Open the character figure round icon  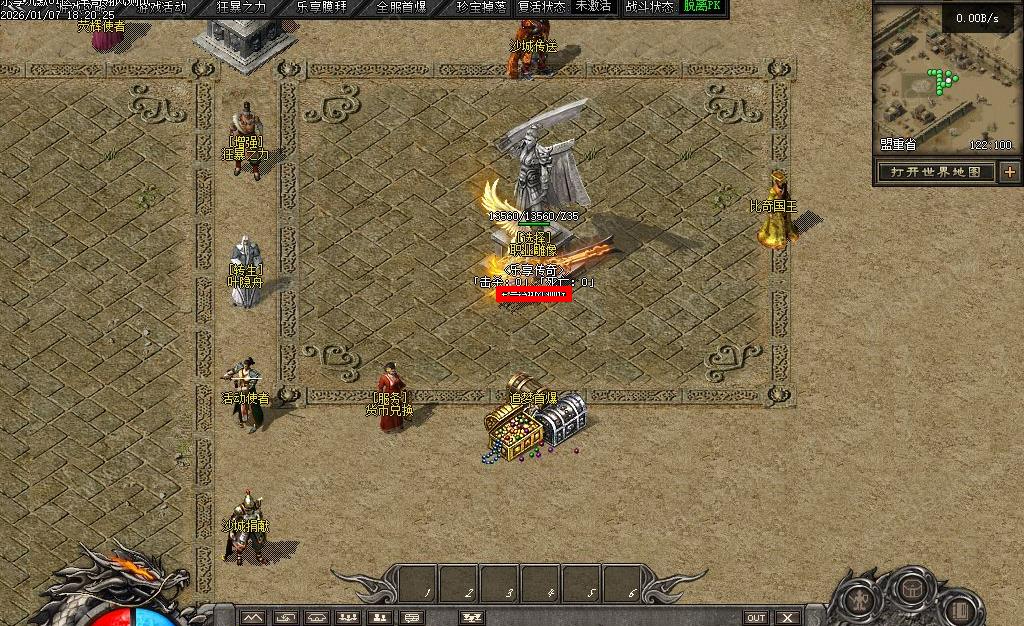861,600
